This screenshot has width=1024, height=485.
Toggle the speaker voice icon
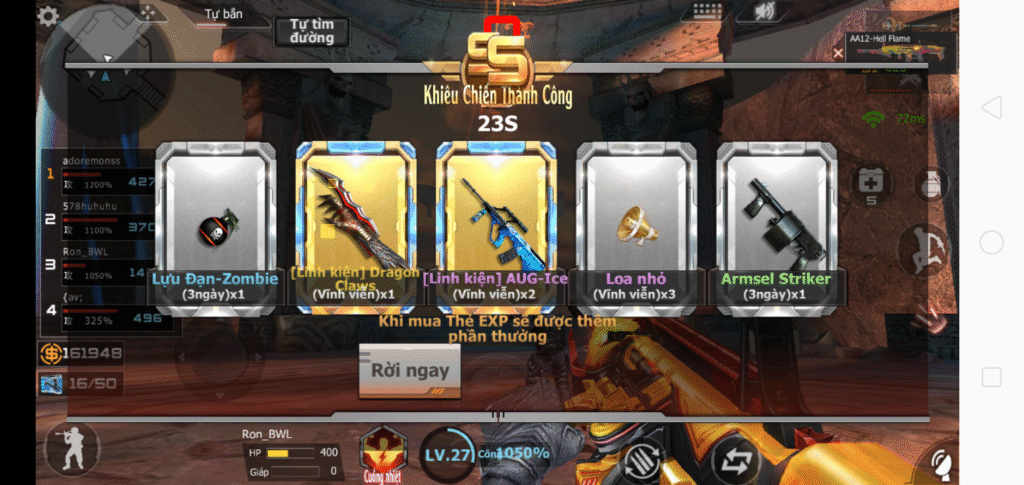pos(766,12)
